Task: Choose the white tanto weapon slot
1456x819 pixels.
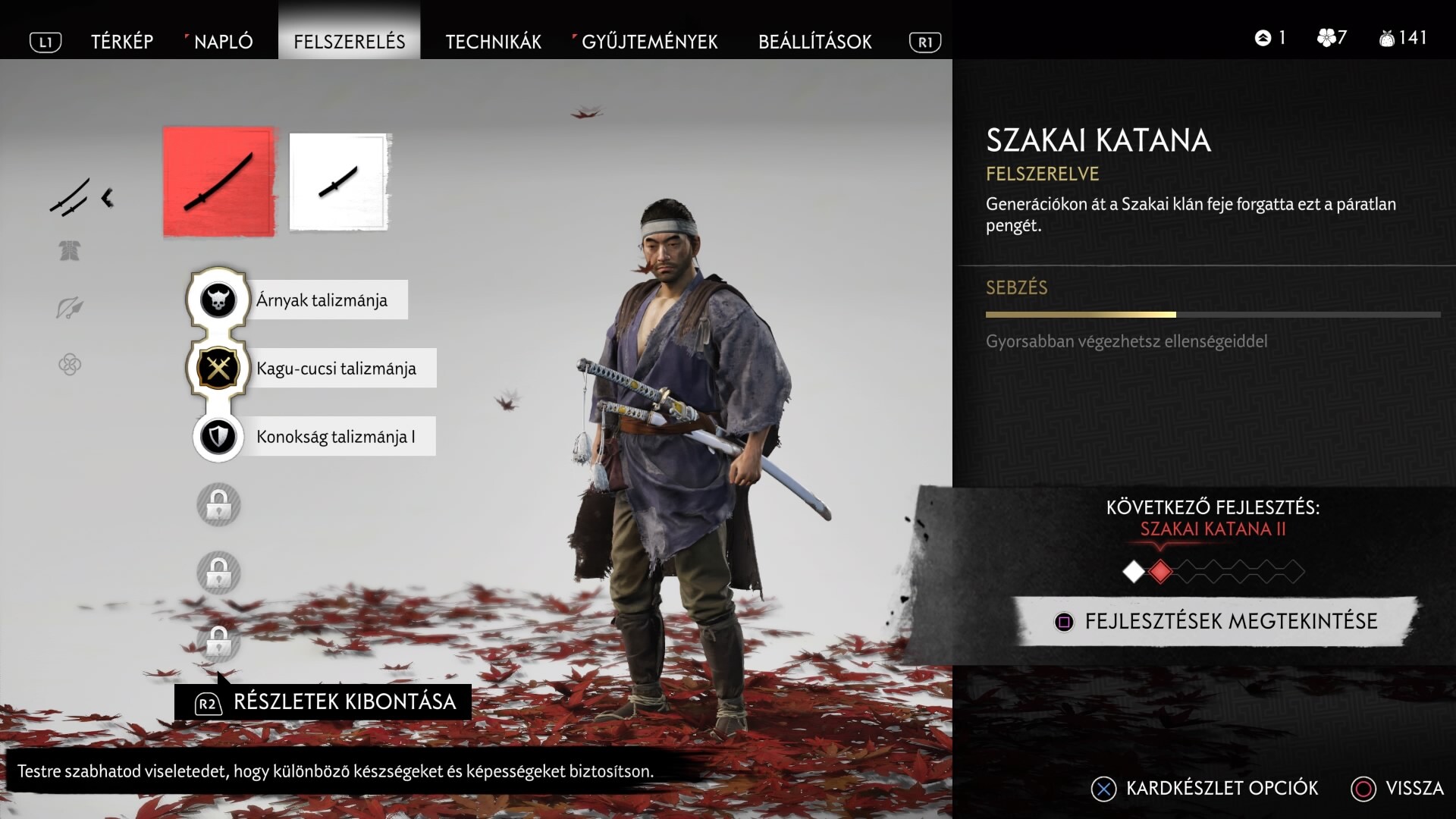Action: (338, 182)
